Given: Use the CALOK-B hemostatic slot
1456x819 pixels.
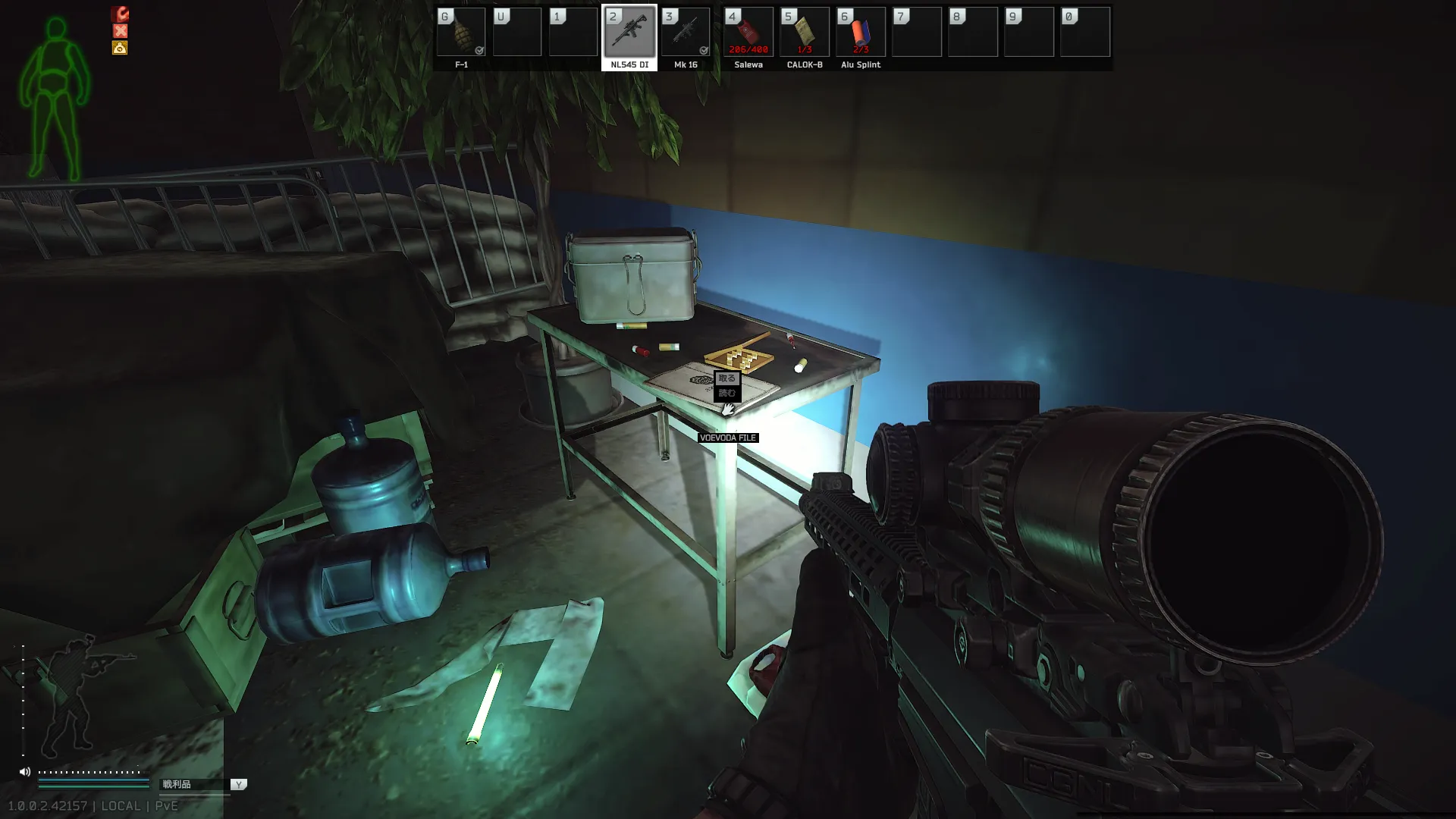Looking at the screenshot, I should 805,33.
